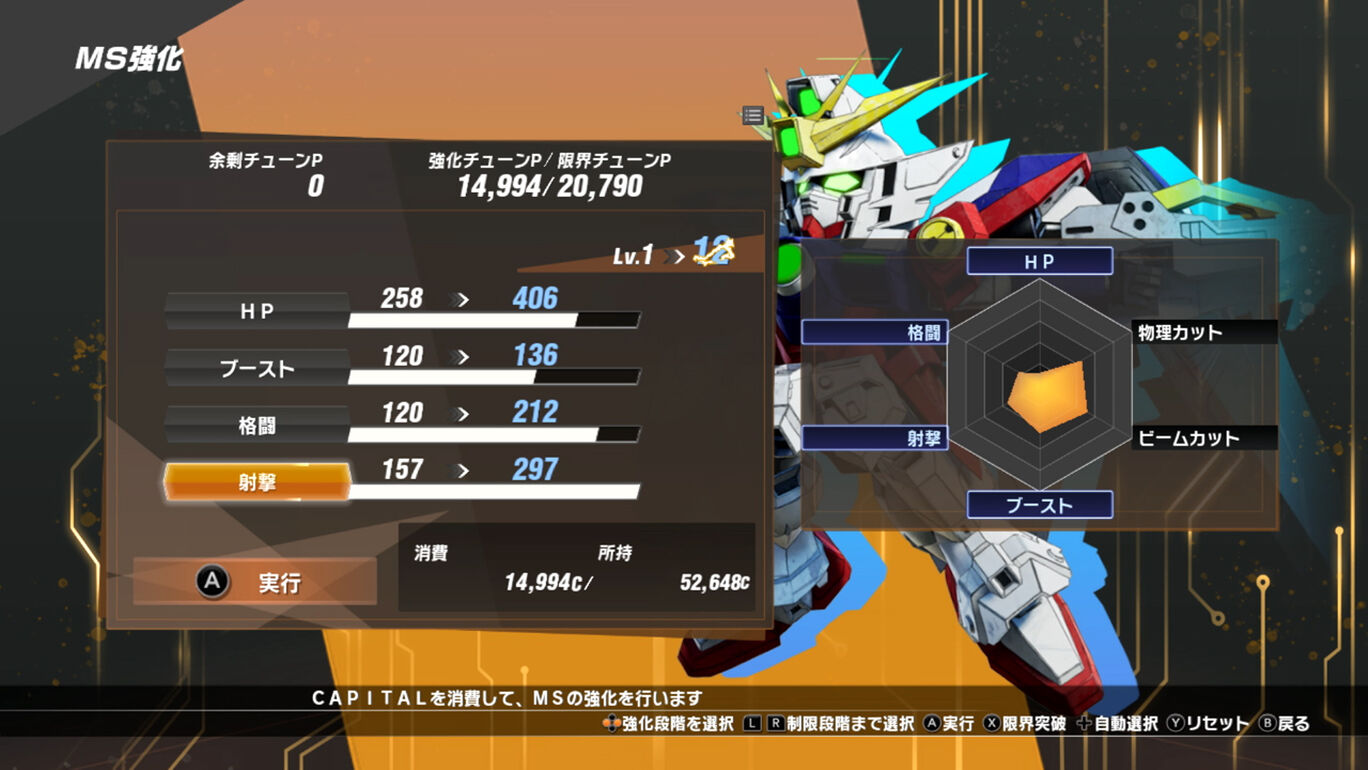Click the highlighted 射撃 button
Viewport: 1368px width, 770px height.
(x=255, y=479)
